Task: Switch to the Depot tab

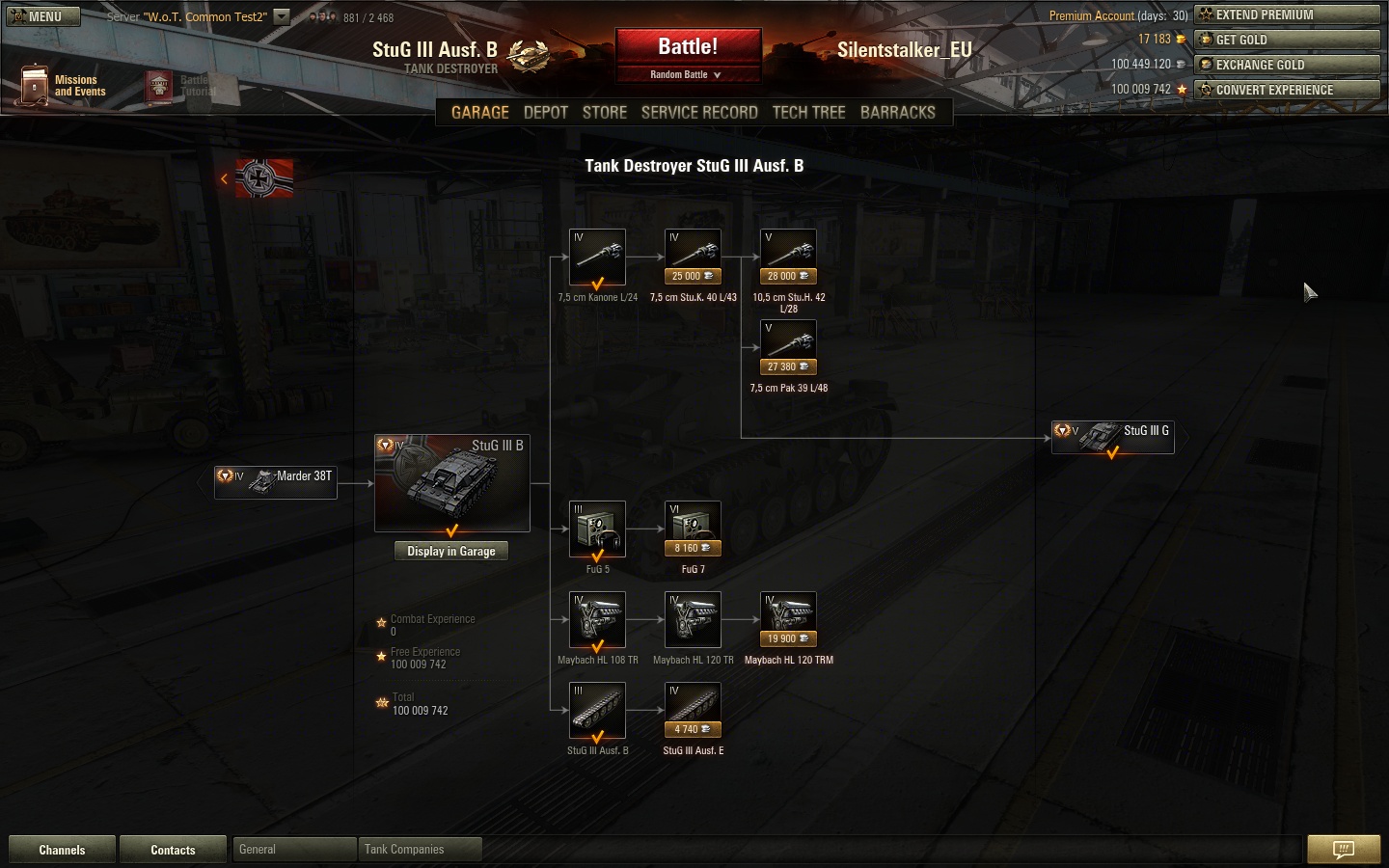Action: (545, 112)
